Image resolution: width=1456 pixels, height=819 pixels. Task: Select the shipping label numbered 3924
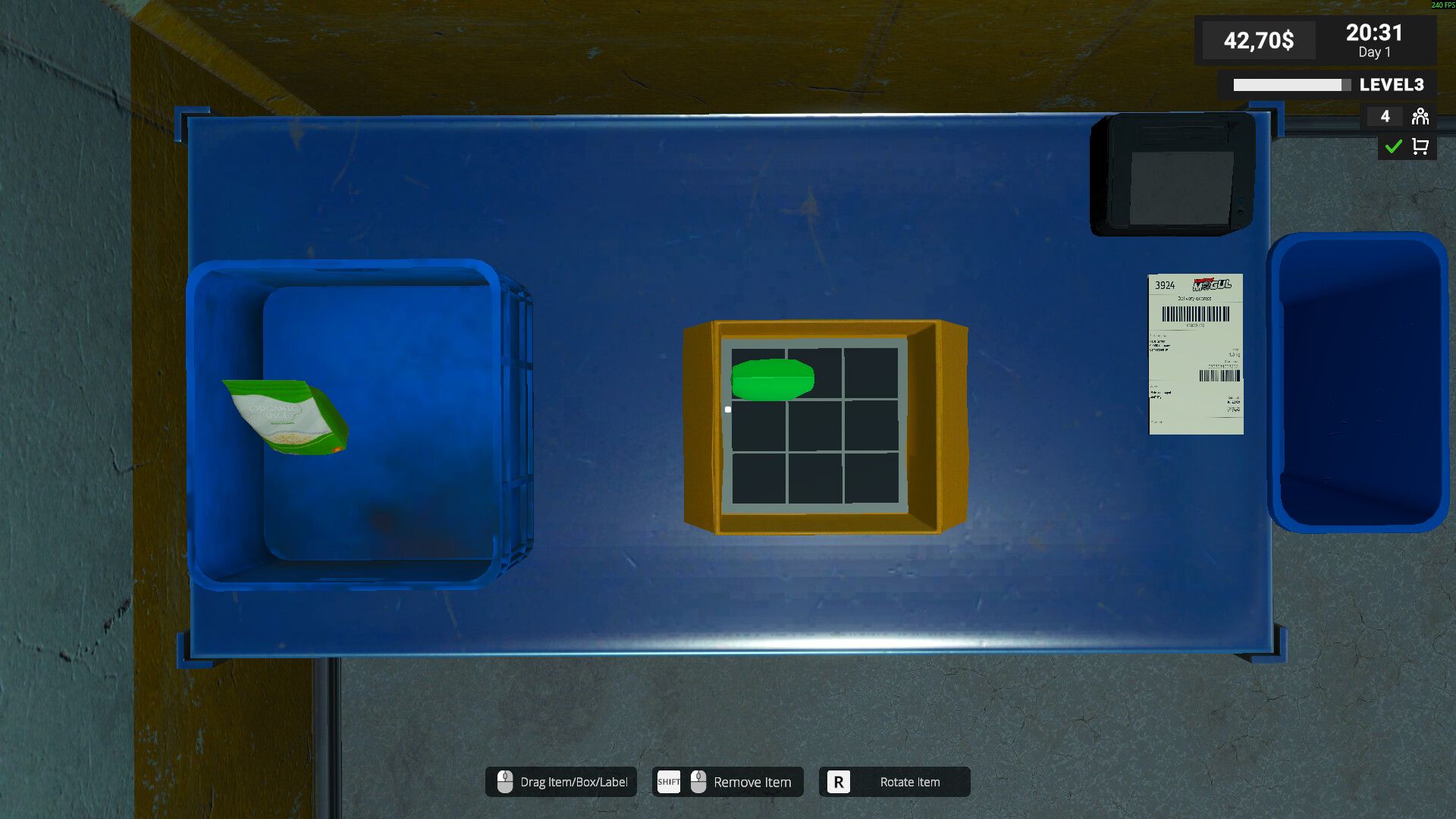[1195, 354]
